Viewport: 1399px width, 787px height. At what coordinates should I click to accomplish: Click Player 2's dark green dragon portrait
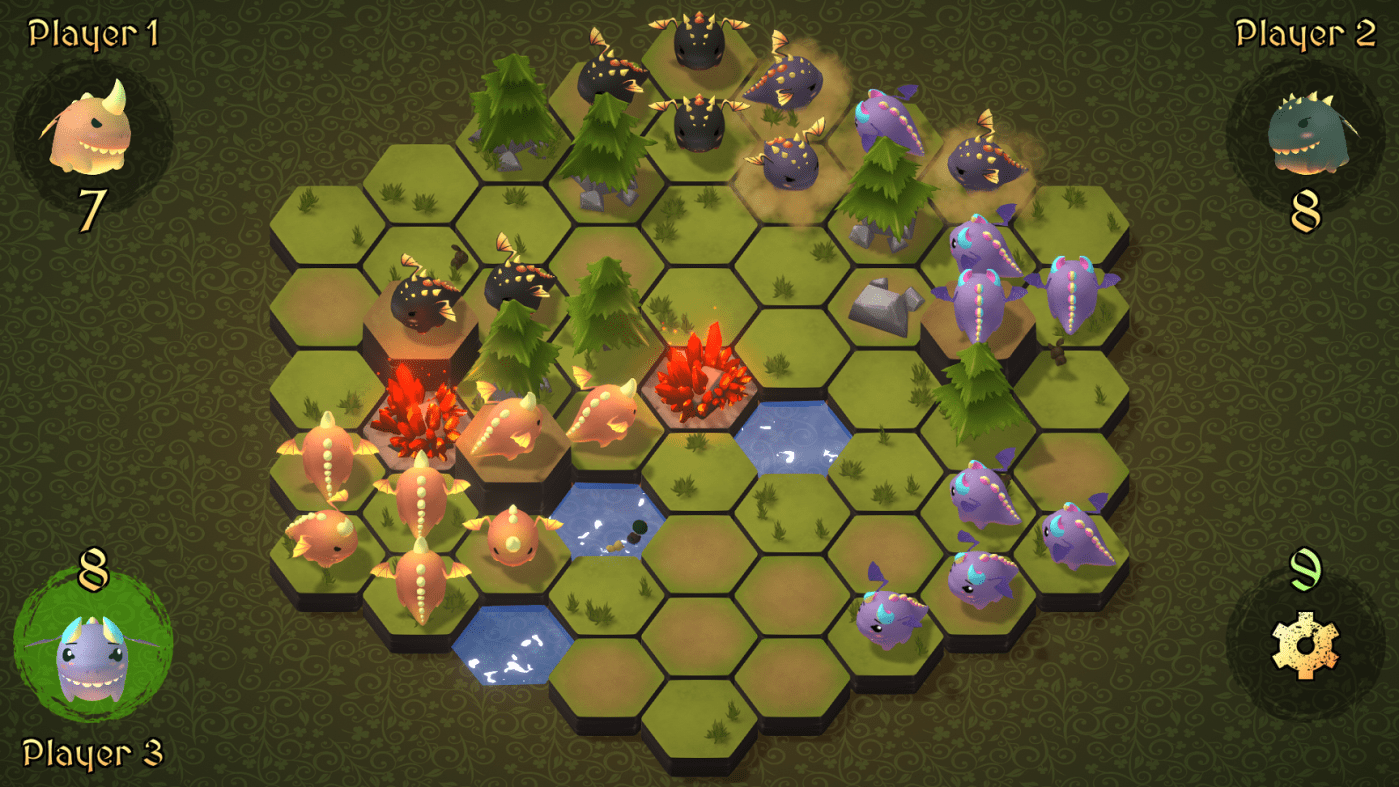pyautogui.click(x=1308, y=133)
